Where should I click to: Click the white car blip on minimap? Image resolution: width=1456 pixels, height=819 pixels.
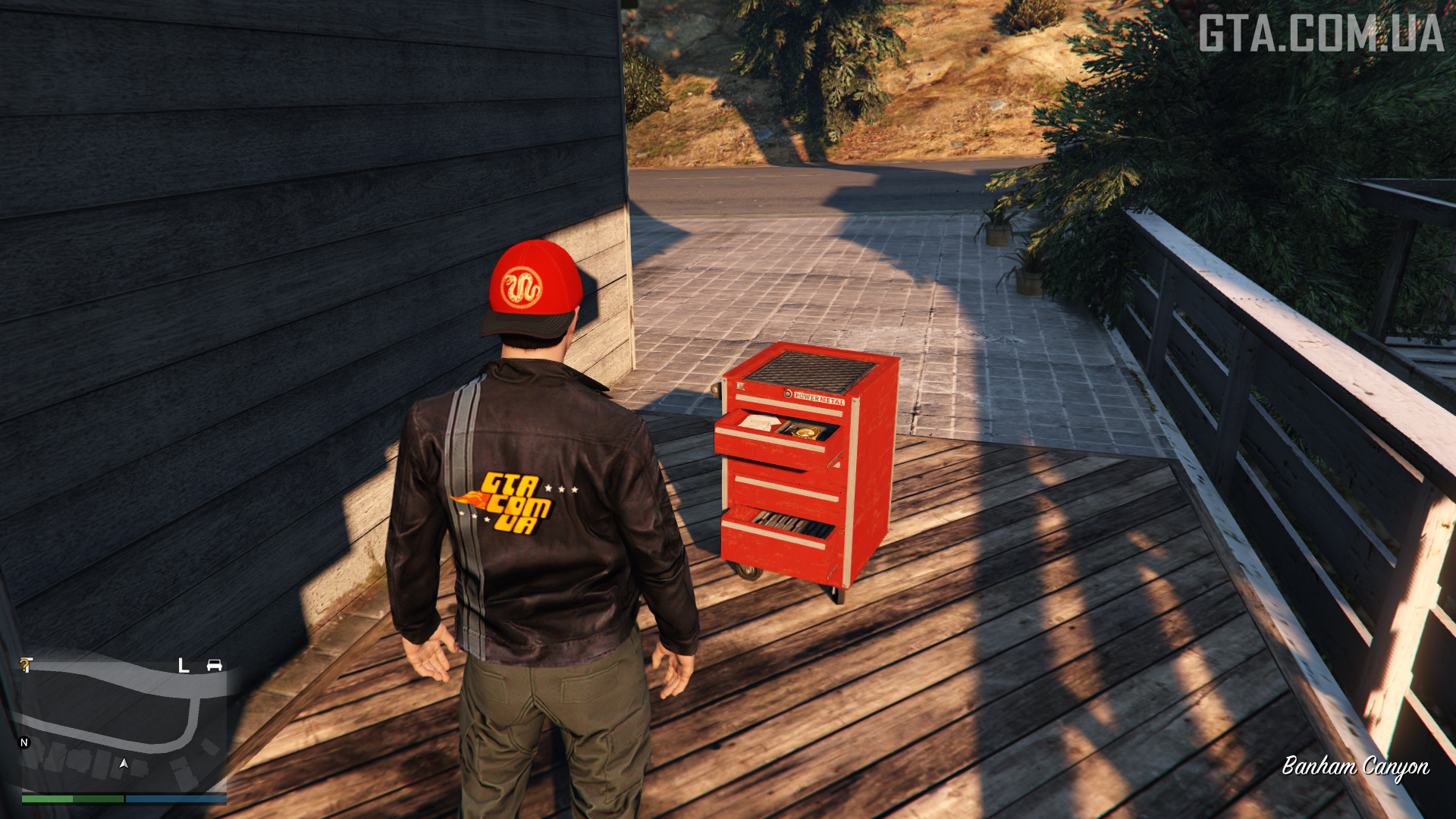click(215, 665)
